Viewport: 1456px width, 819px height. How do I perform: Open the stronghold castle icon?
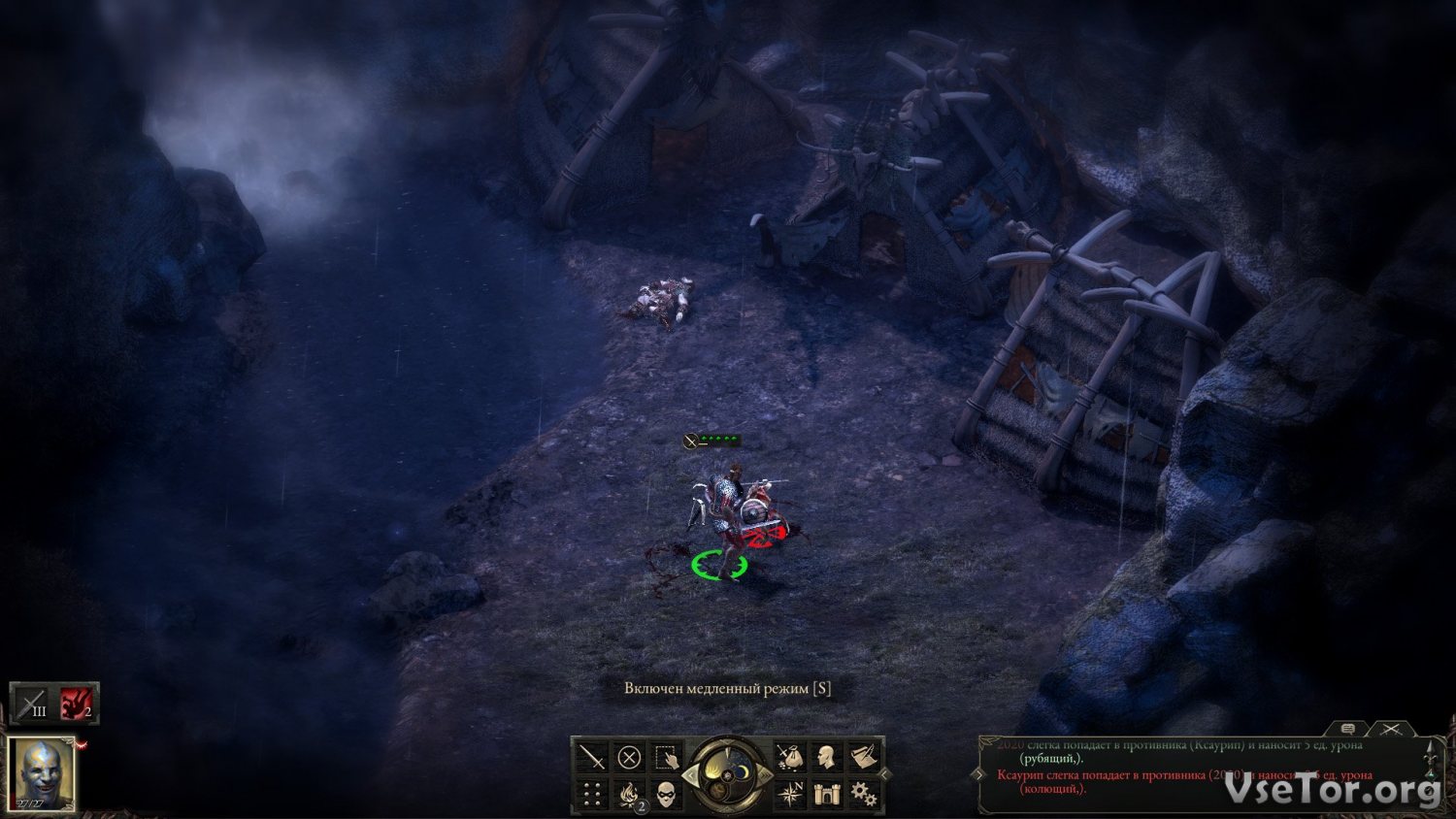[826, 795]
